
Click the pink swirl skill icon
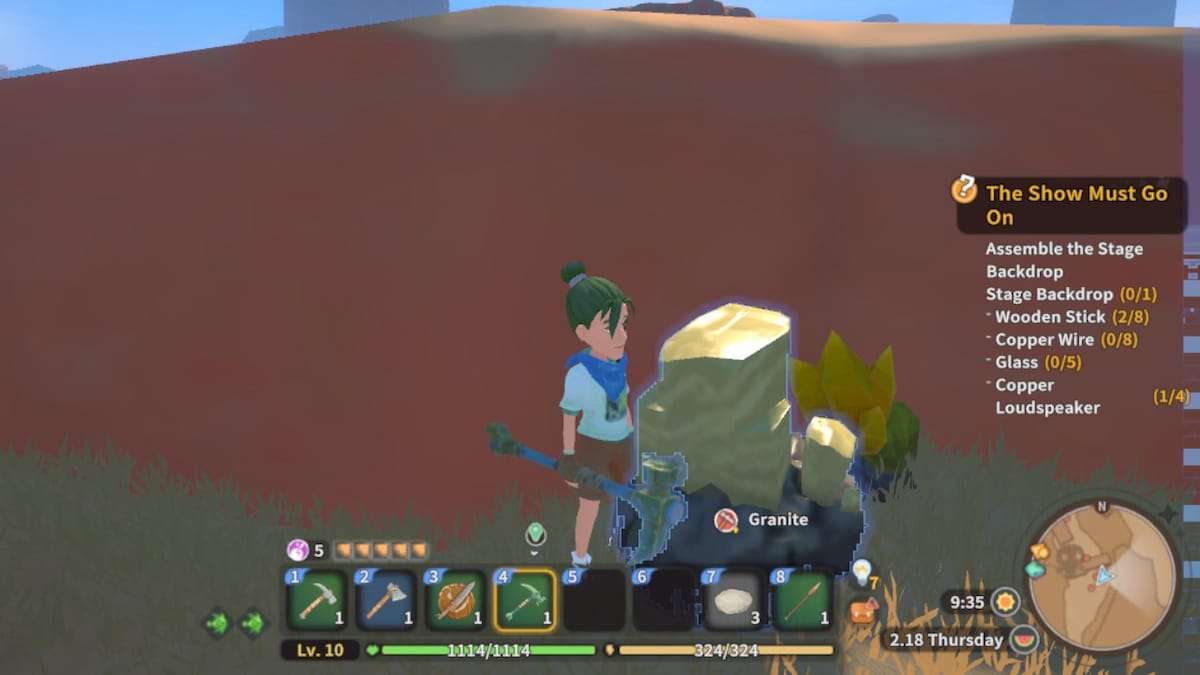[x=298, y=550]
